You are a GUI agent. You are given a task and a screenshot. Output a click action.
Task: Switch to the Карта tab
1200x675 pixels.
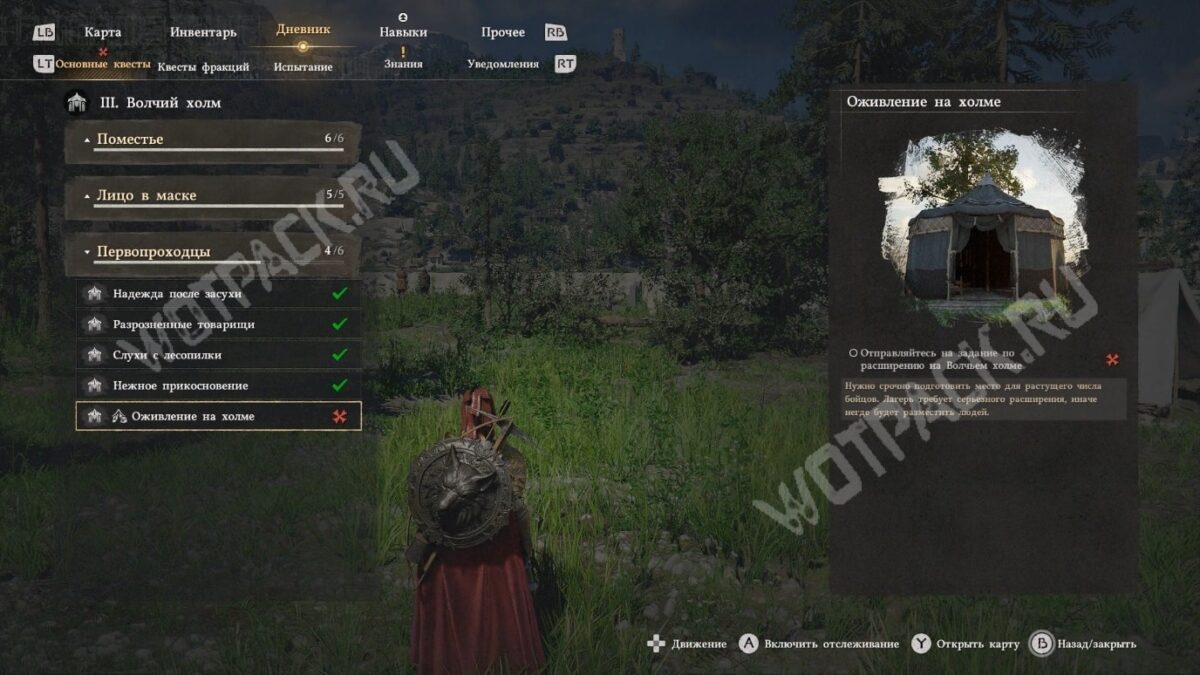click(102, 32)
